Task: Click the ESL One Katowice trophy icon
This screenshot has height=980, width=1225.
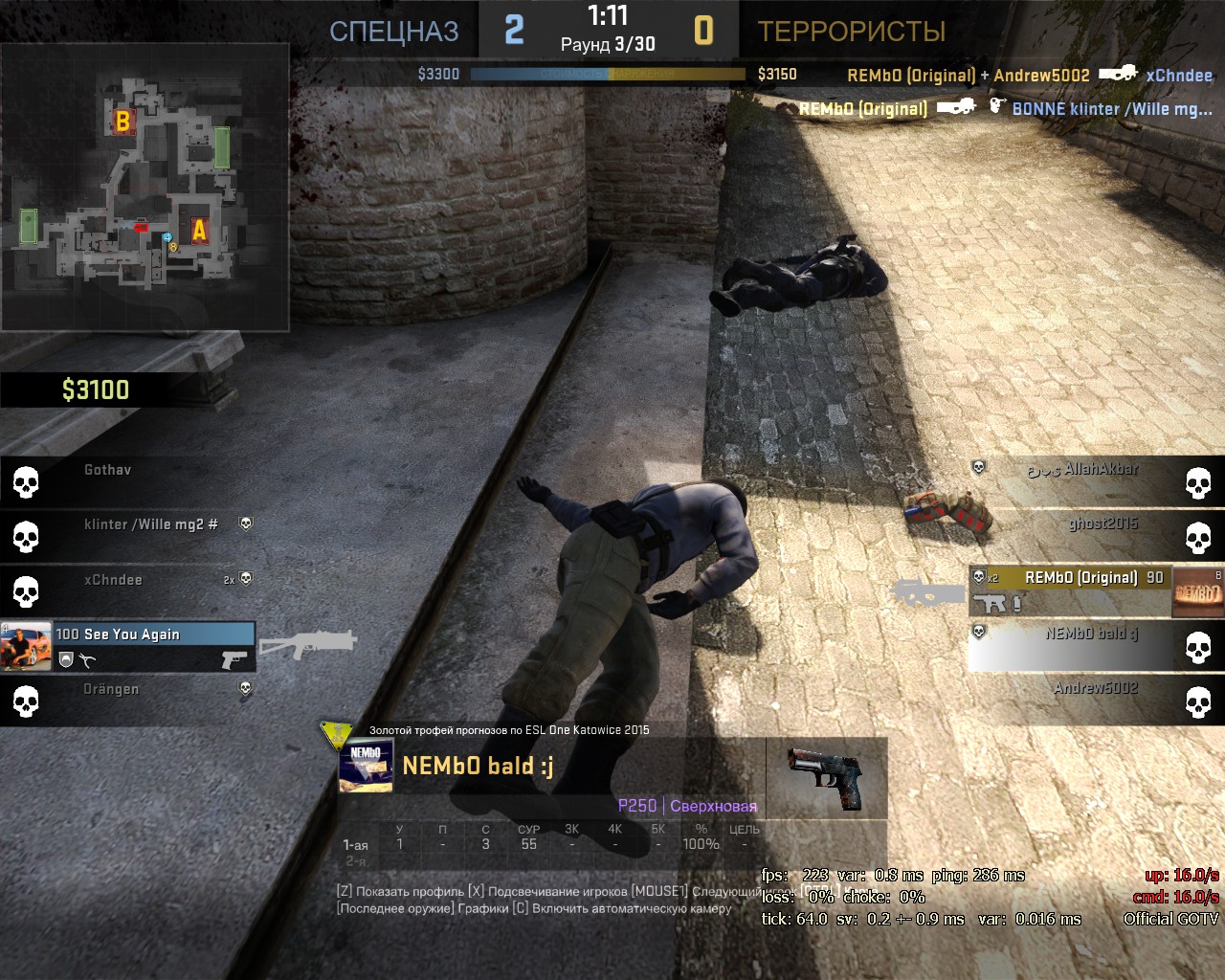Action: [336, 735]
